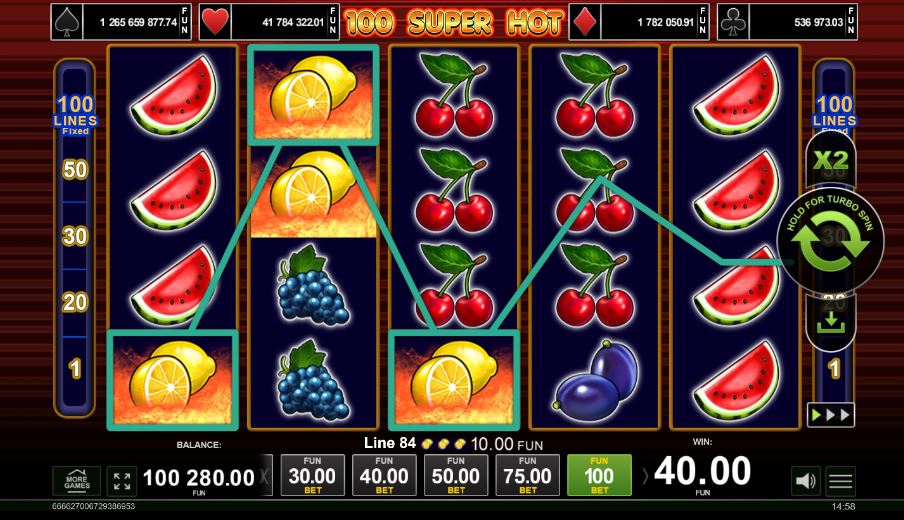Click the club jackpot panel
904x520 pixels.
787,21
